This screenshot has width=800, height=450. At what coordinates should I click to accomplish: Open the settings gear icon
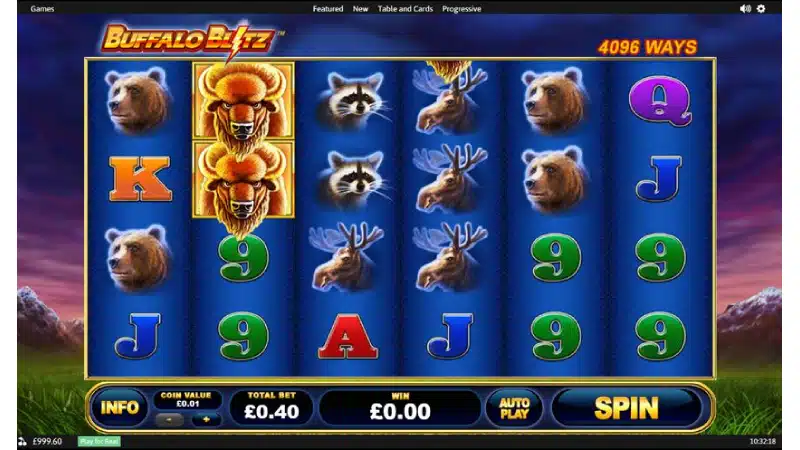(761, 9)
